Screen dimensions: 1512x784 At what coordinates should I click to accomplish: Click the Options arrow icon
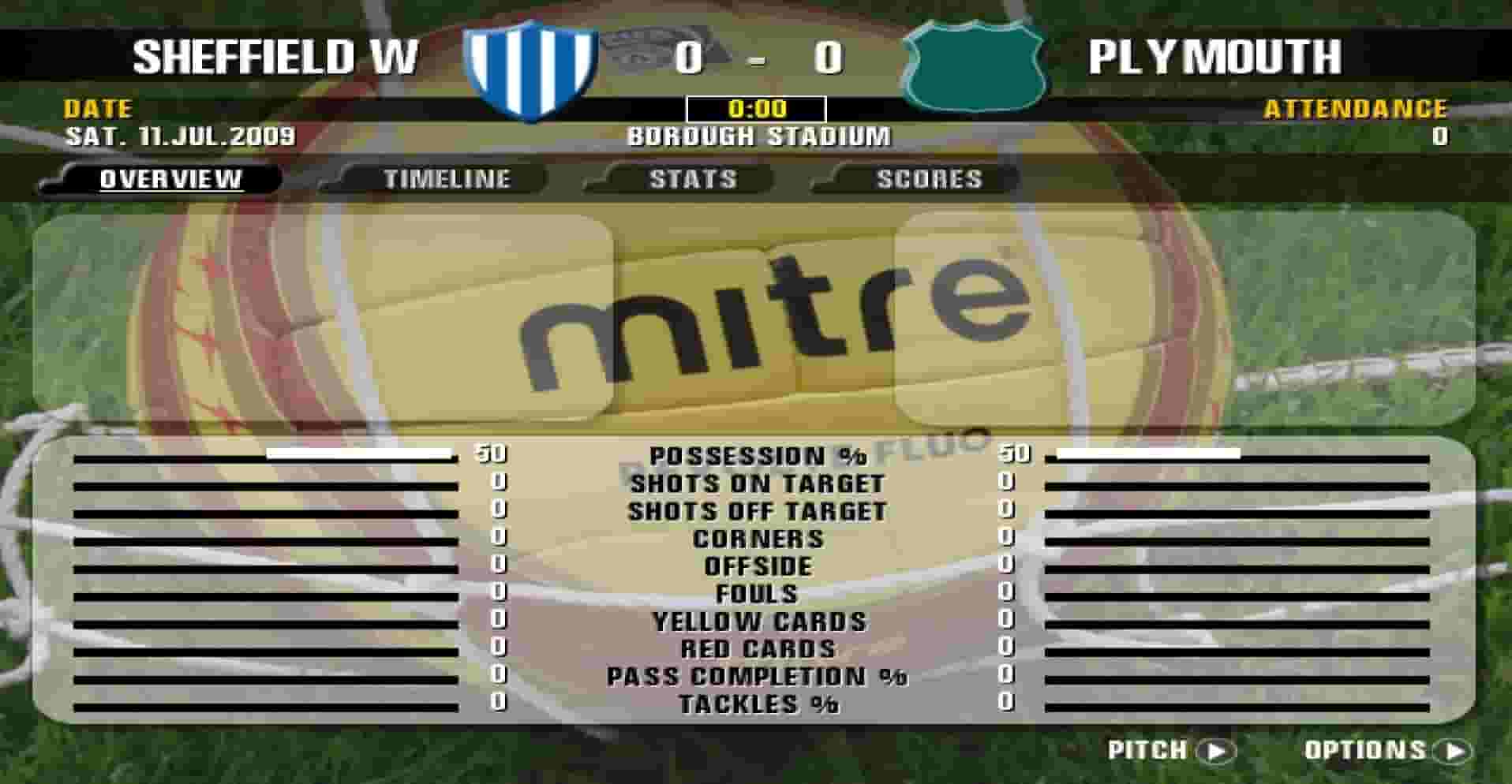point(1450,752)
